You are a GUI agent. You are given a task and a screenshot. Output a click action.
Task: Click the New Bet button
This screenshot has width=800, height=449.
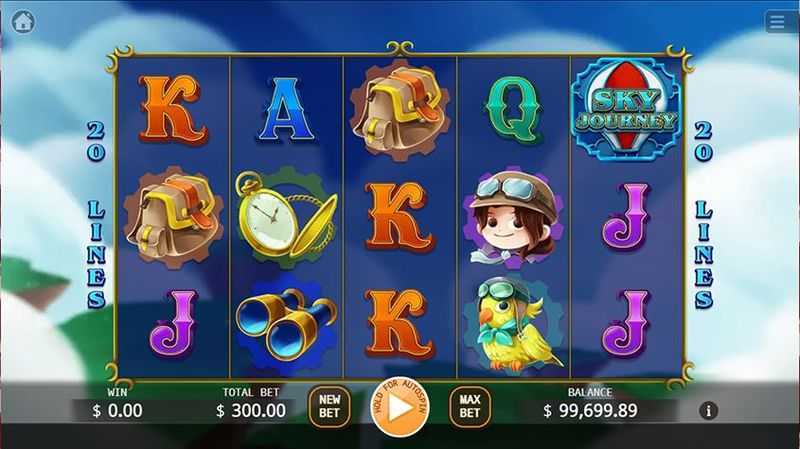[329, 406]
